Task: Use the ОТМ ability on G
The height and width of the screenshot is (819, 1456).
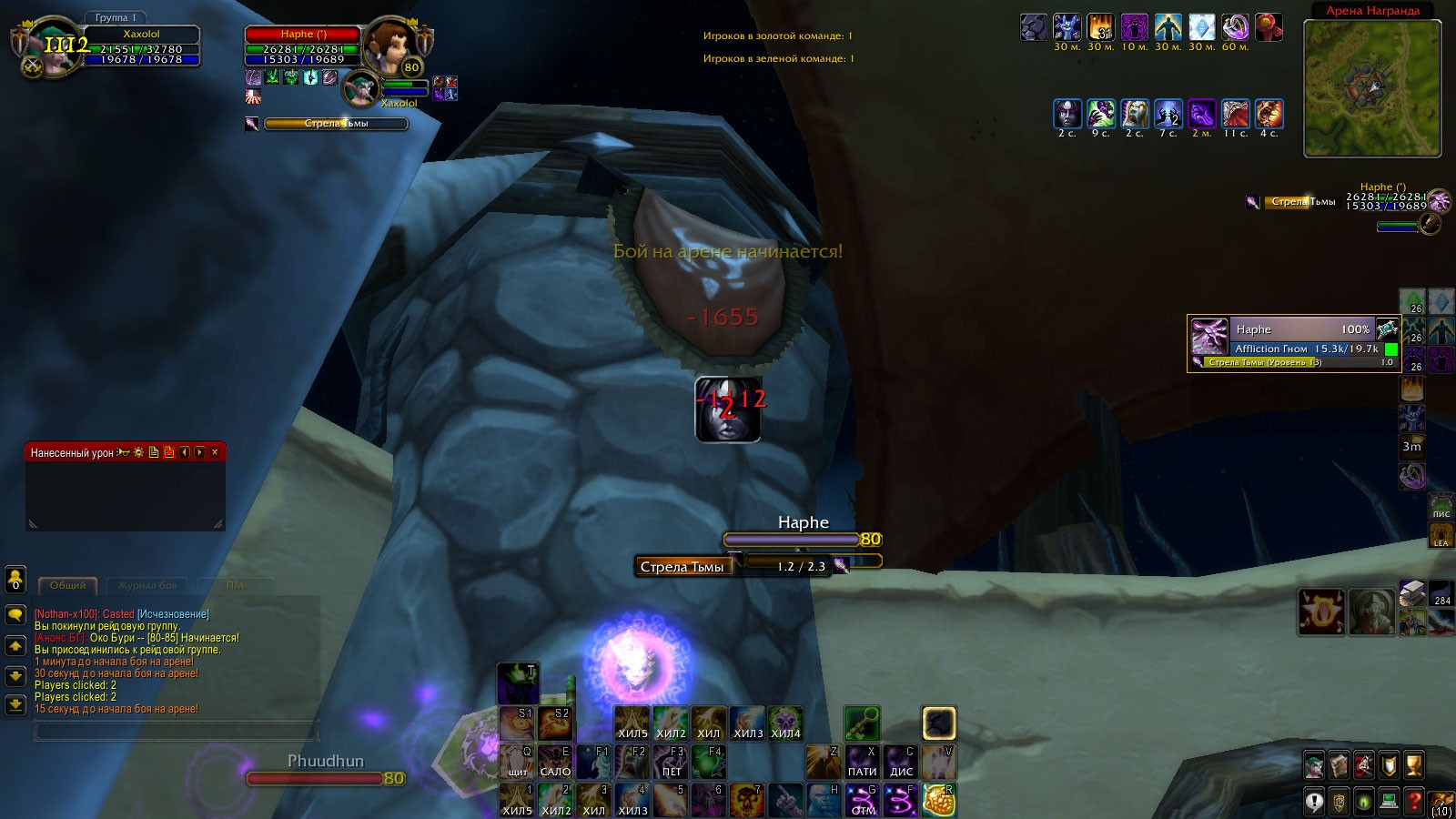Action: click(x=863, y=800)
